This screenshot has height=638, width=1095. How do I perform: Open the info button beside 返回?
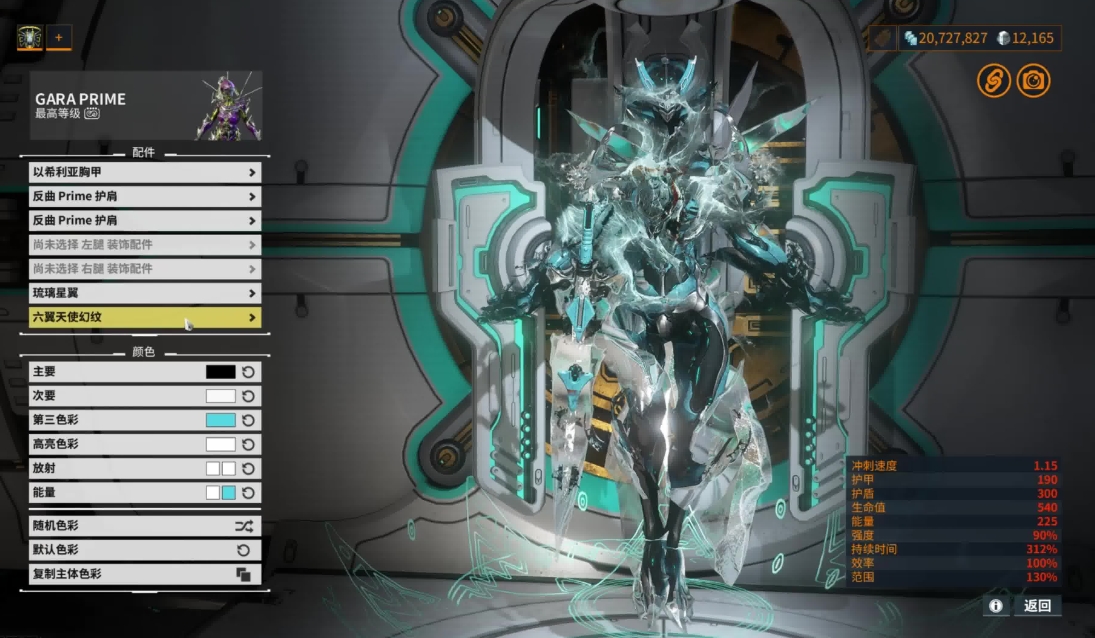(x=995, y=605)
